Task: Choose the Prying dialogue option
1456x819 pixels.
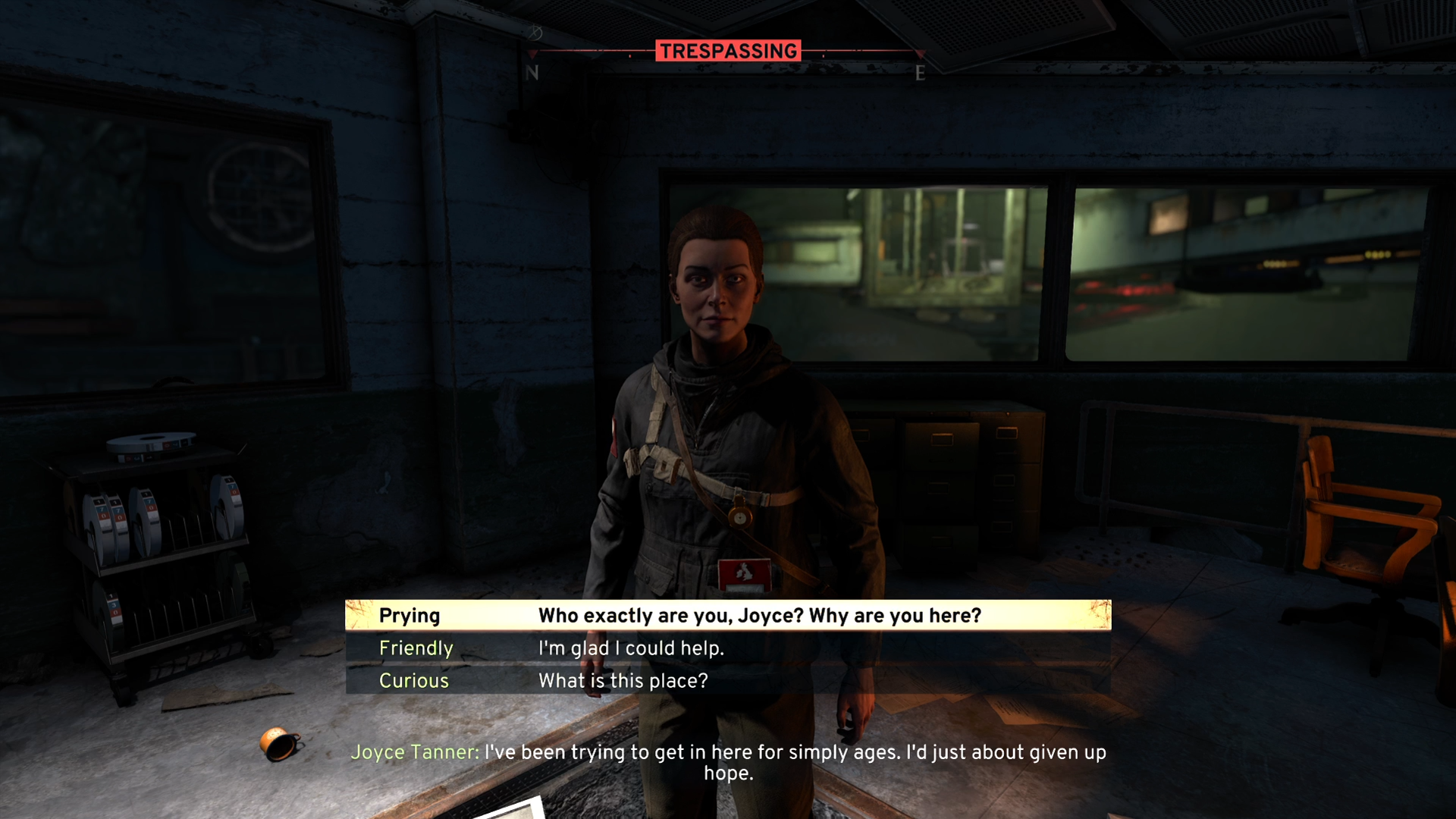Action: tap(728, 615)
